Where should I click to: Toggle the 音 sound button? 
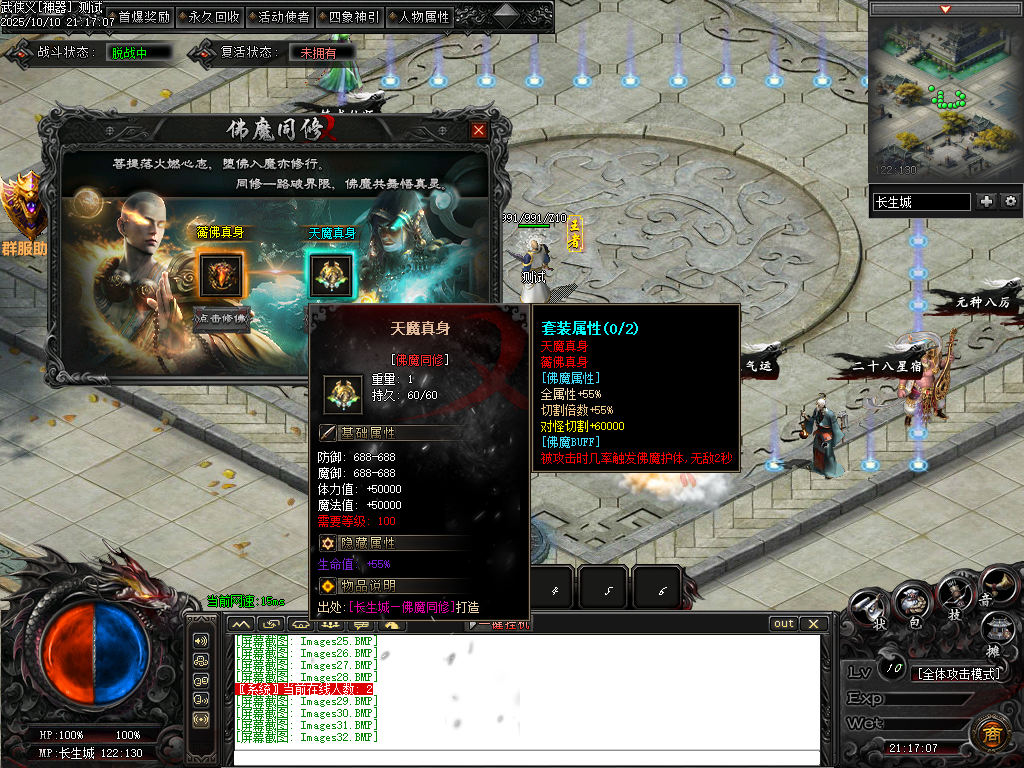996,584
